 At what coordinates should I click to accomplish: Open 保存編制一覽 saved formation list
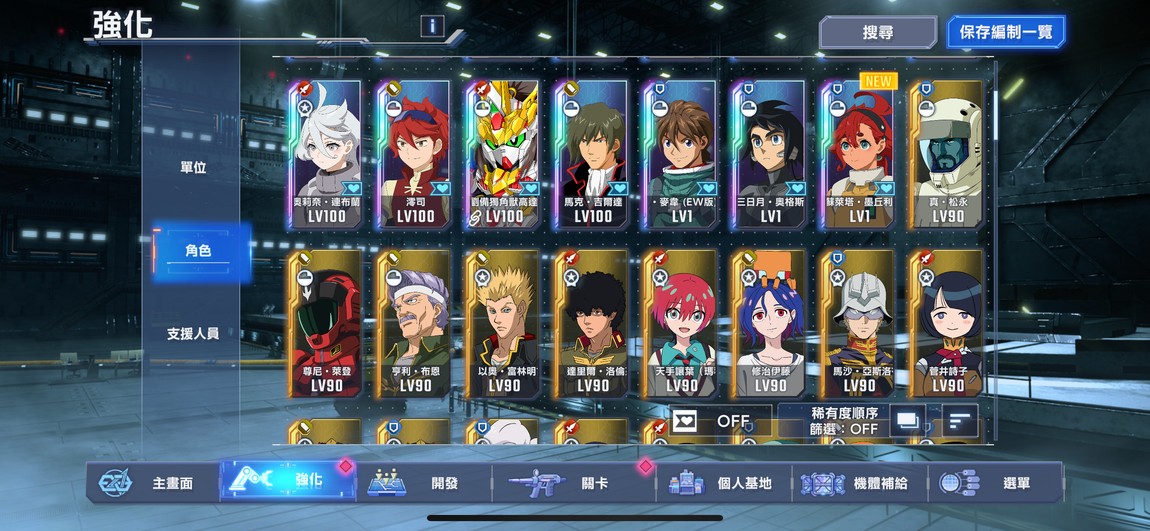point(1005,32)
